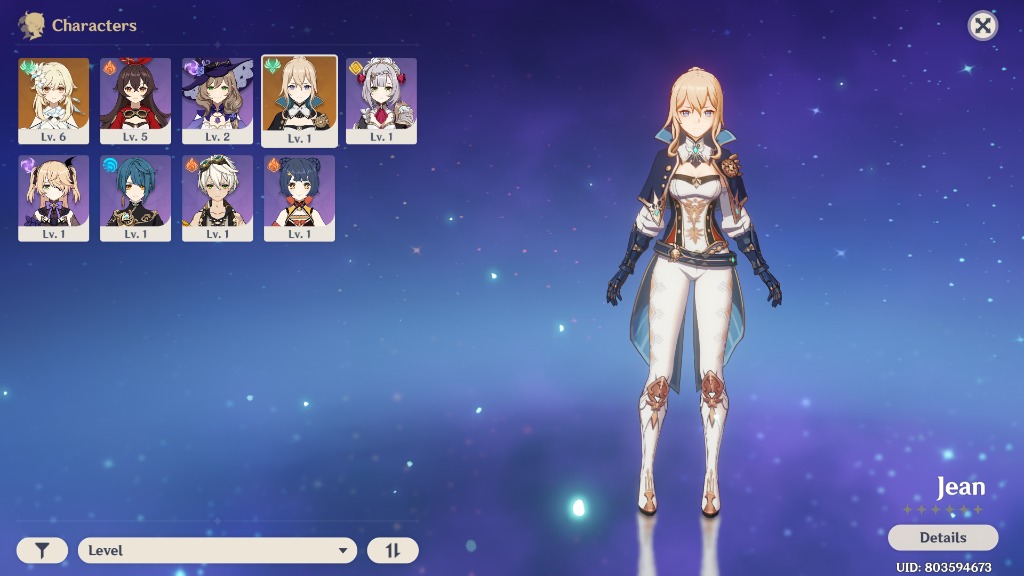Open the Level sort dropdown
1024x576 pixels.
(217, 550)
